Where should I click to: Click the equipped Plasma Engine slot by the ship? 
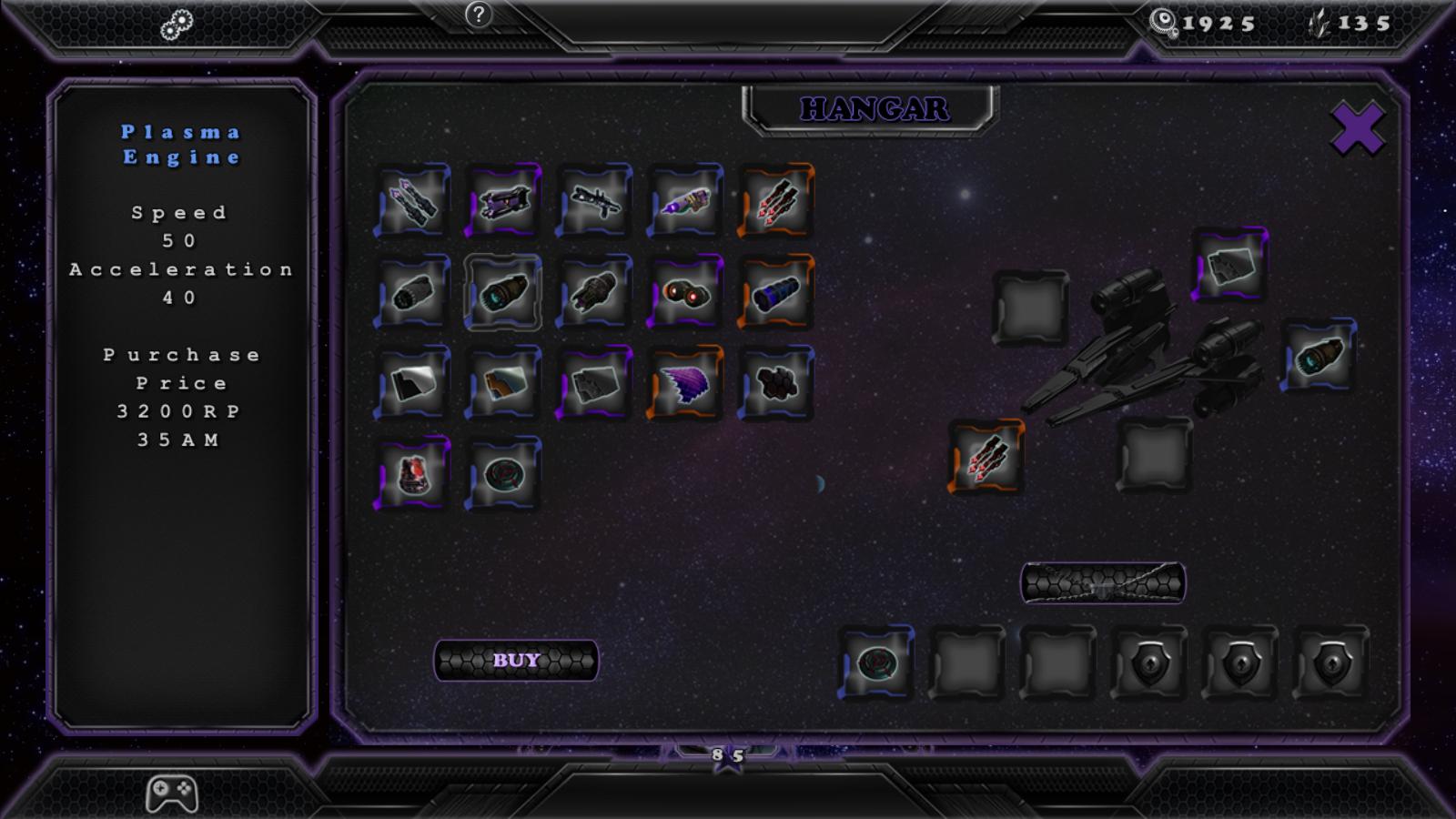pyautogui.click(x=1319, y=355)
